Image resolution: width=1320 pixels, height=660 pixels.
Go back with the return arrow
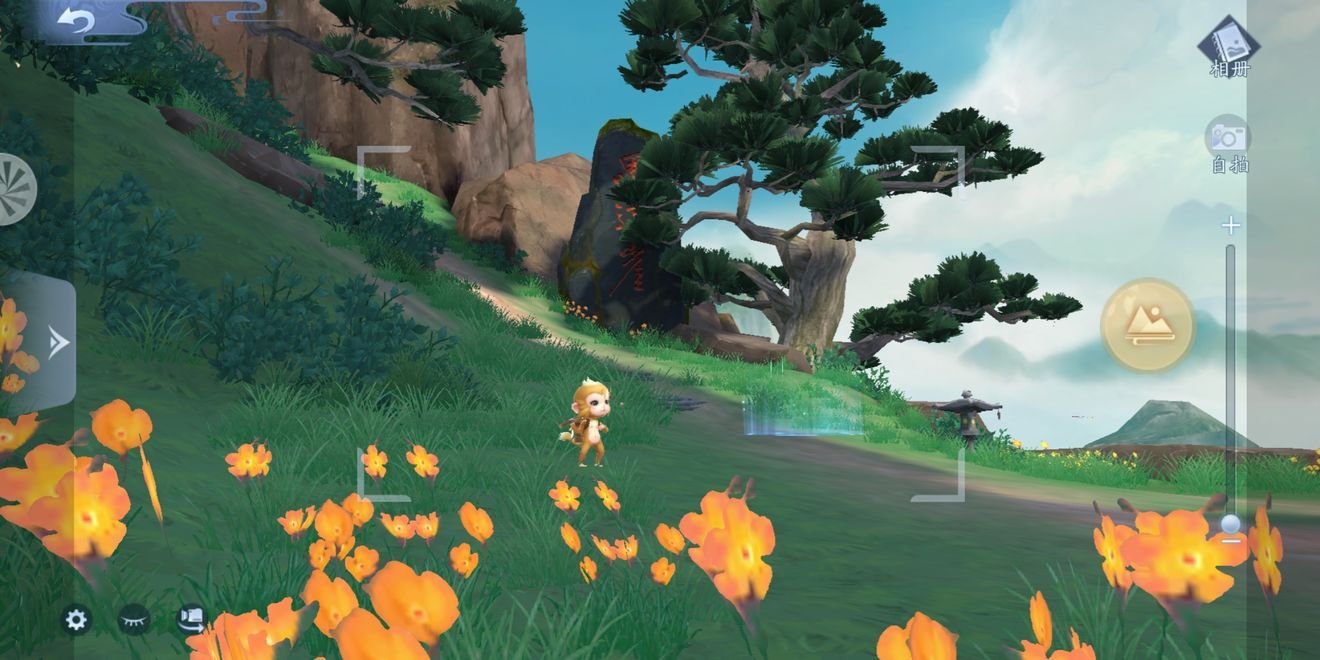pyautogui.click(x=75, y=20)
